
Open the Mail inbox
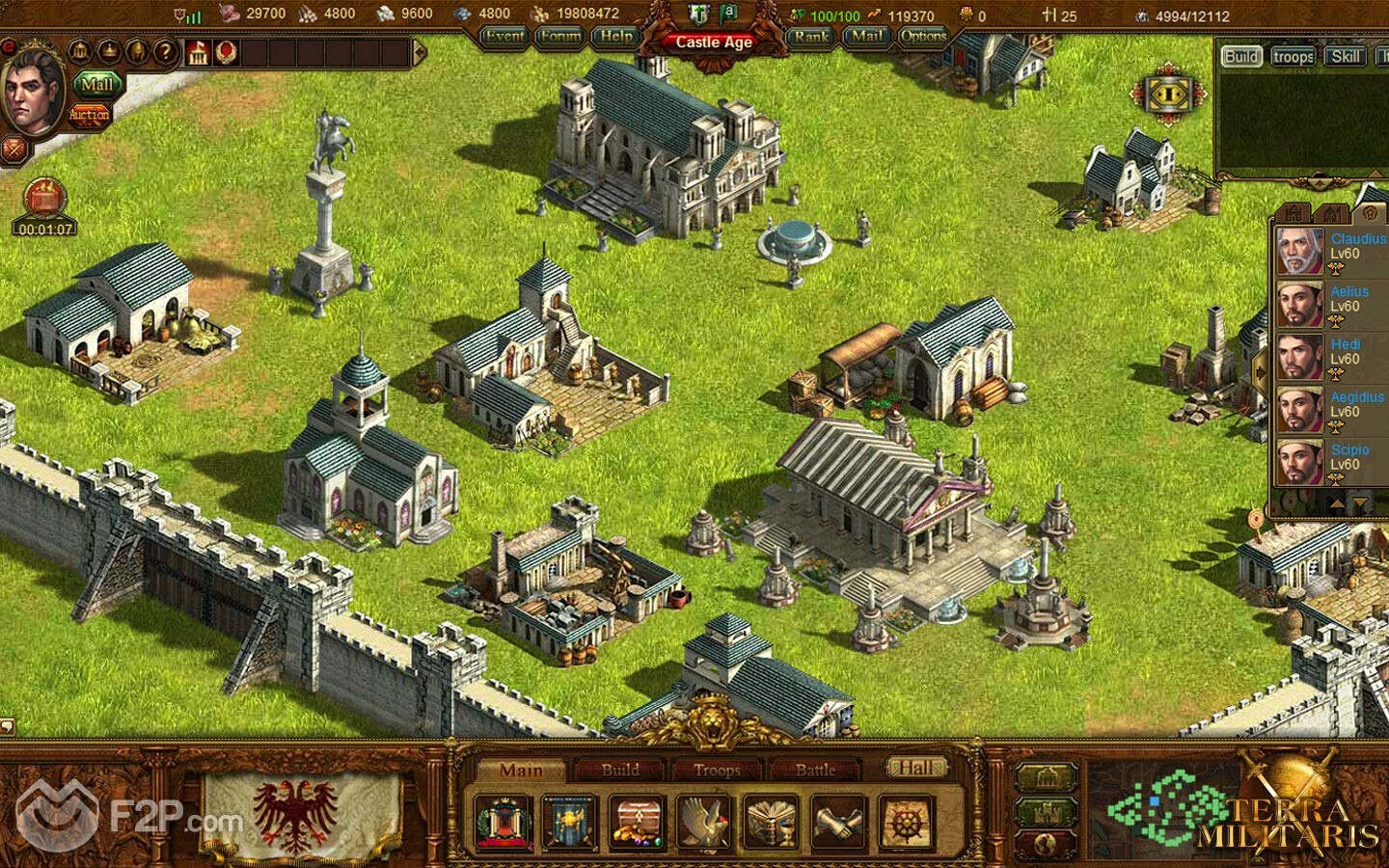(866, 37)
